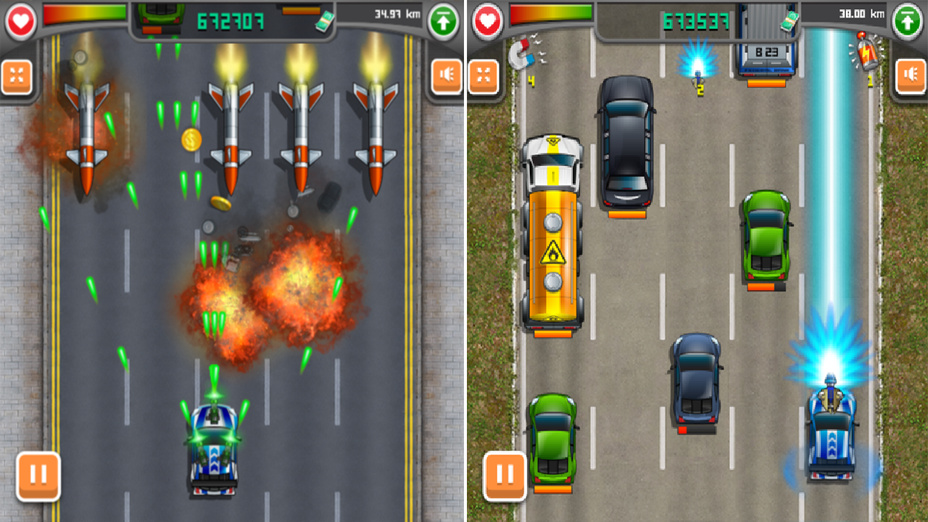Image resolution: width=928 pixels, height=522 pixels.
Task: Pause the game in the missile explosion scene
Action: [38, 476]
